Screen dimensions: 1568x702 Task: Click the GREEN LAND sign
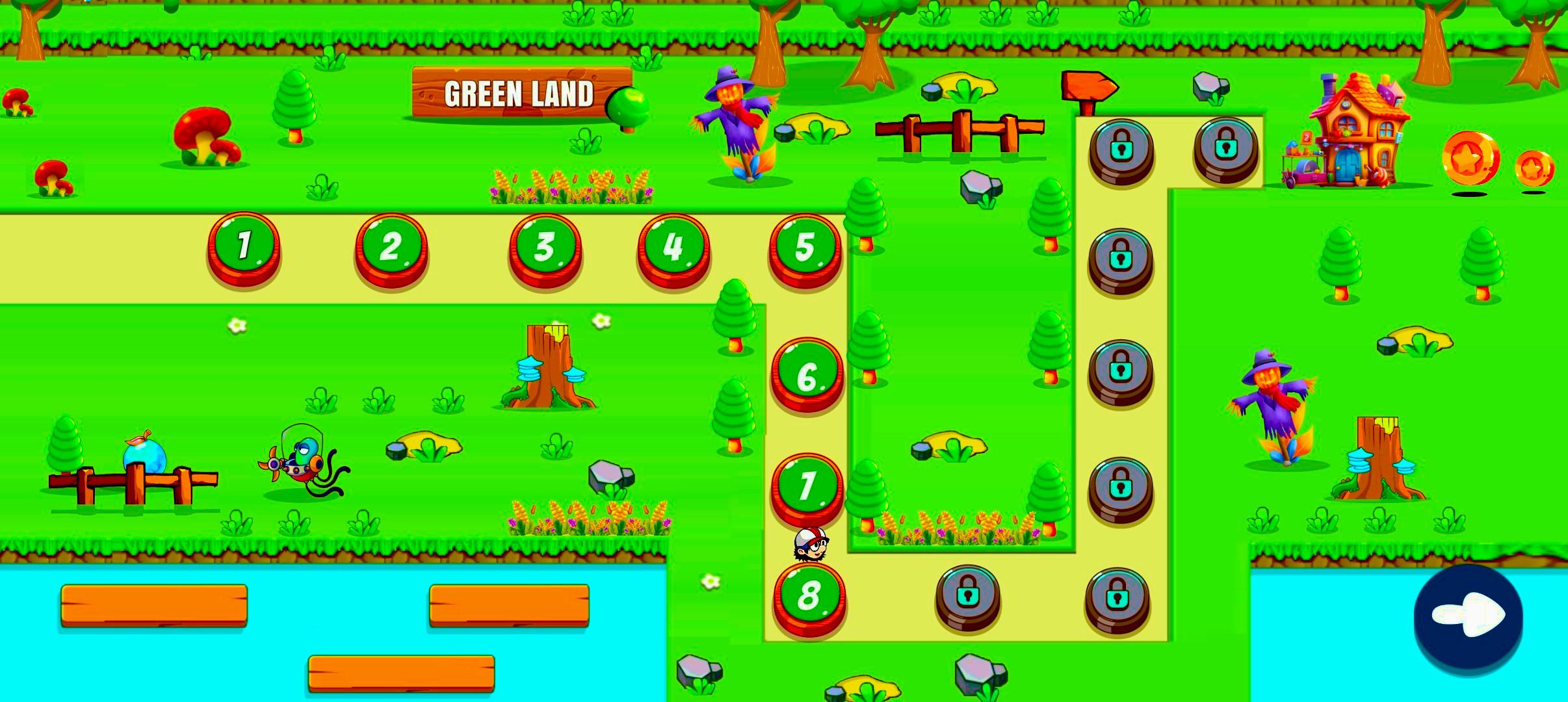(x=519, y=94)
